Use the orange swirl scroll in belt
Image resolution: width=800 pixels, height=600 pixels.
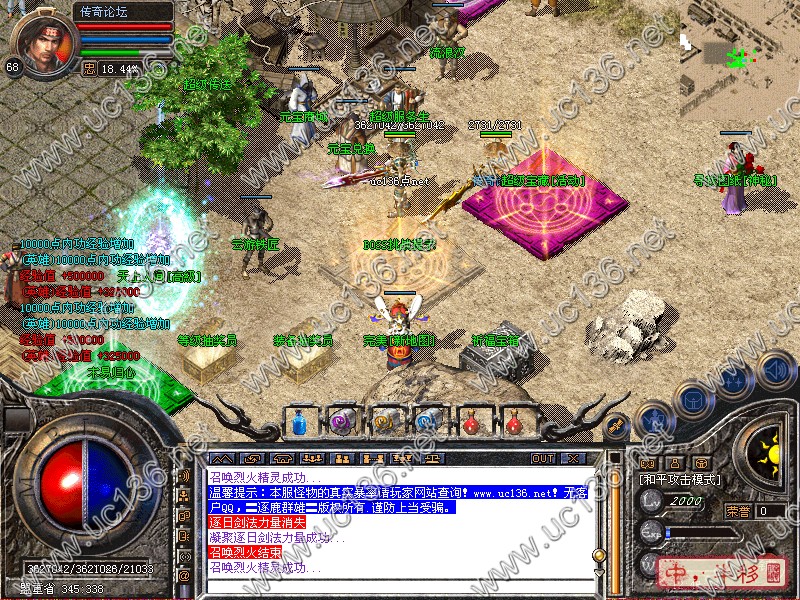point(385,423)
